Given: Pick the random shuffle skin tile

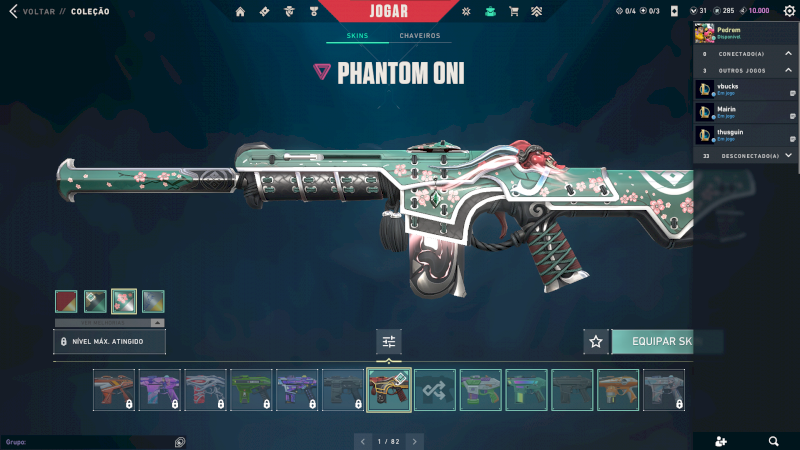Looking at the screenshot, I should (x=435, y=390).
